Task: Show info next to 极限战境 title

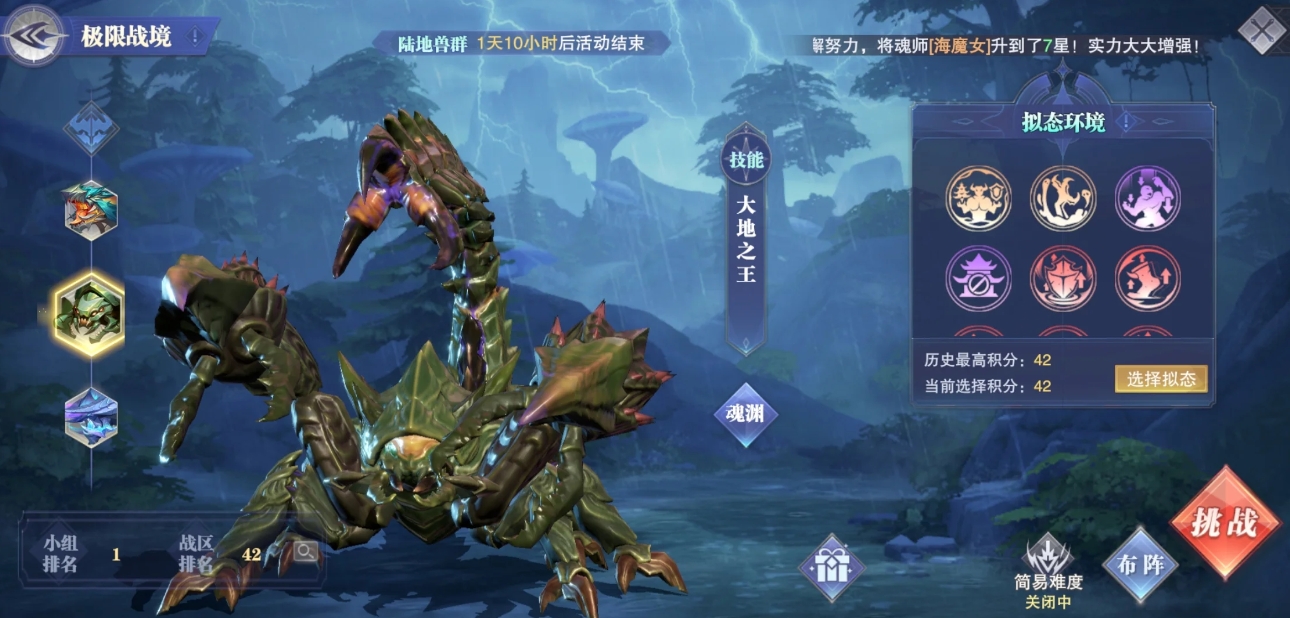Action: [x=194, y=38]
